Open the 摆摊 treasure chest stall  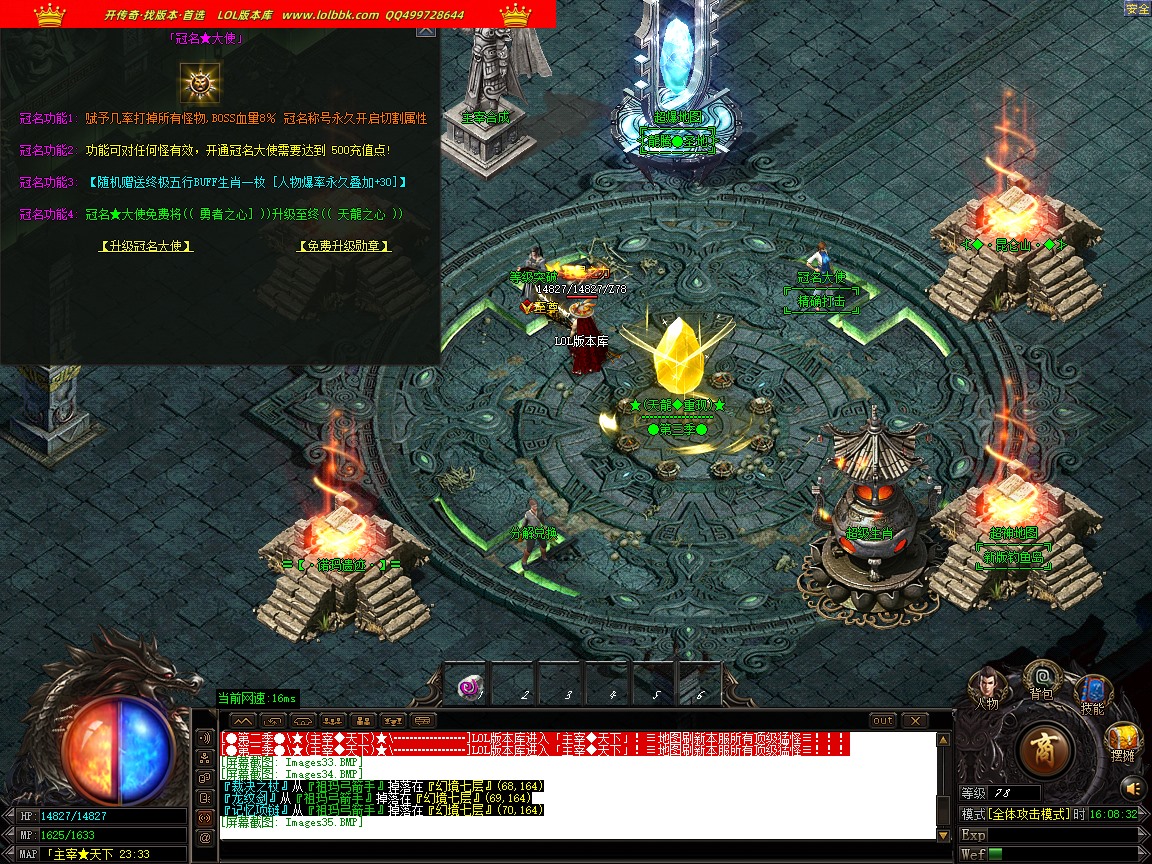[x=1123, y=744]
